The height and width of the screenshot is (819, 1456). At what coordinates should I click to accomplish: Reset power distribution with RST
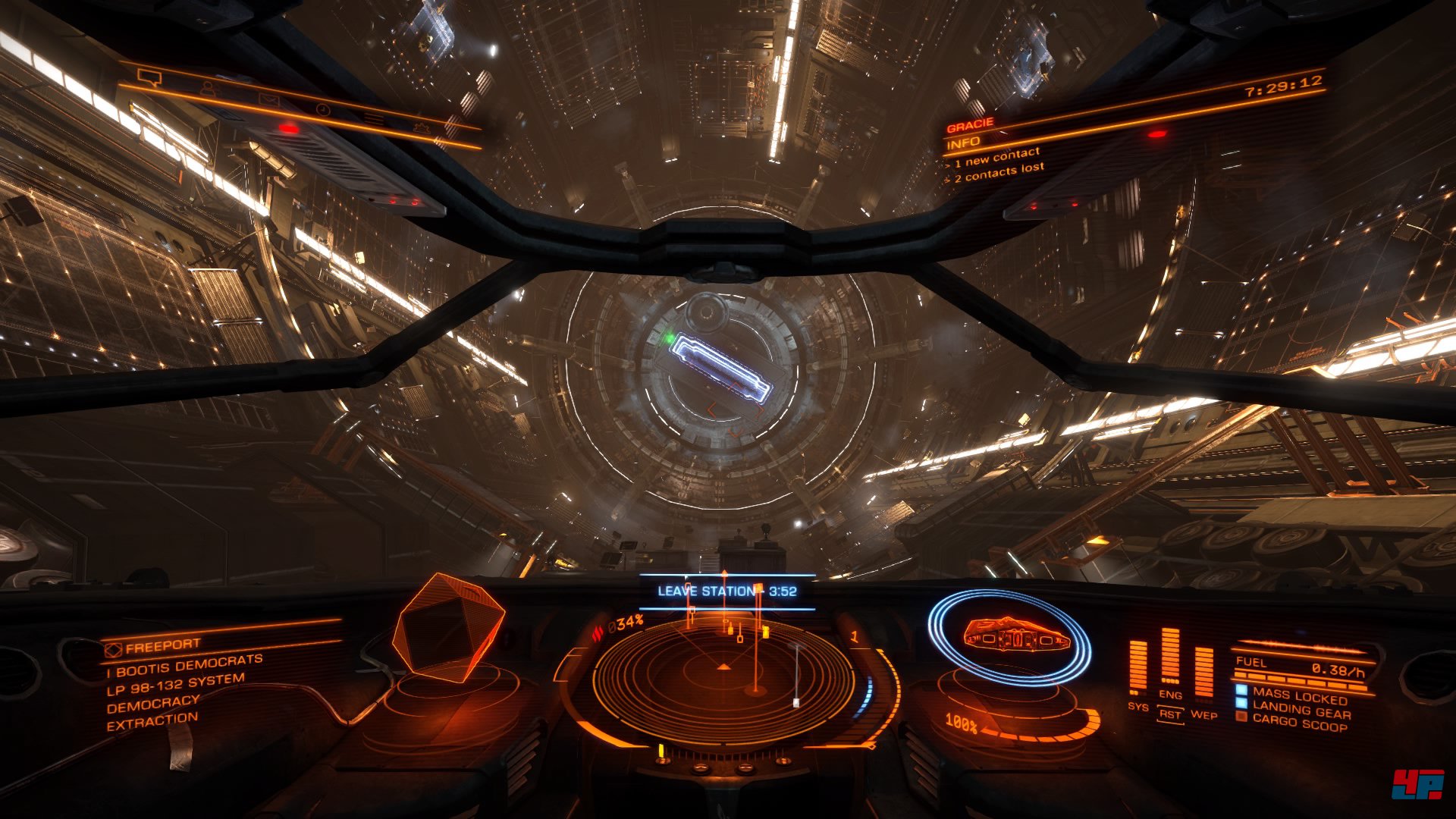coord(1170,714)
